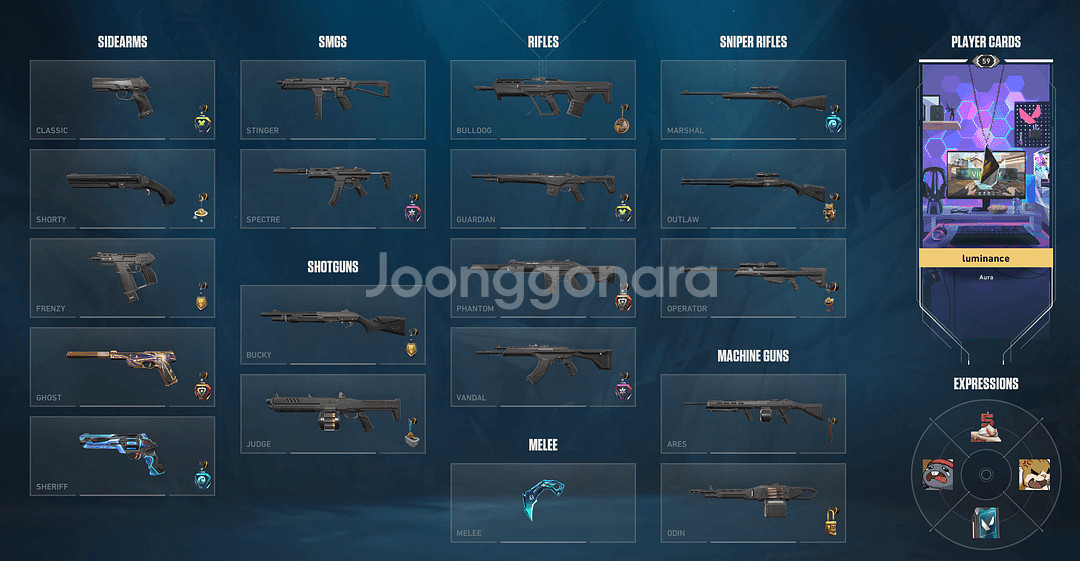Viewport: 1080px width, 561px height.
Task: Choose the Spectre SMG slot
Action: 332,188
